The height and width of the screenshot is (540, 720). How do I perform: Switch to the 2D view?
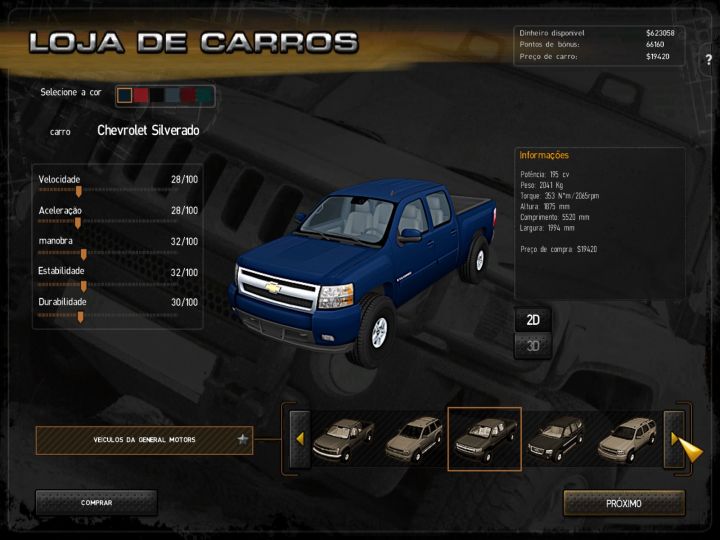[x=533, y=320]
